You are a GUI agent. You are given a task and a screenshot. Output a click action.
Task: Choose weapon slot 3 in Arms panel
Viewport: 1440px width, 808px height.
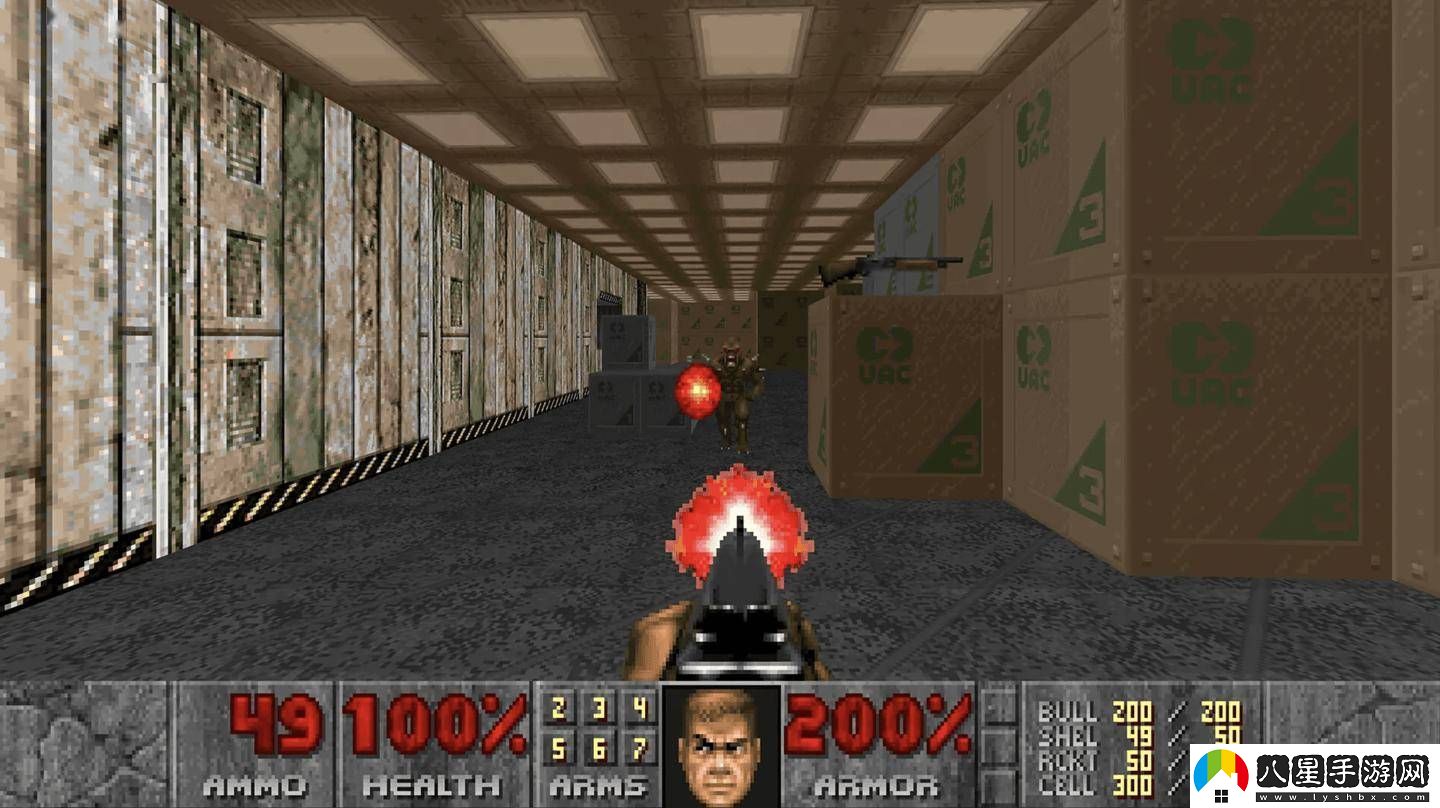pos(599,710)
